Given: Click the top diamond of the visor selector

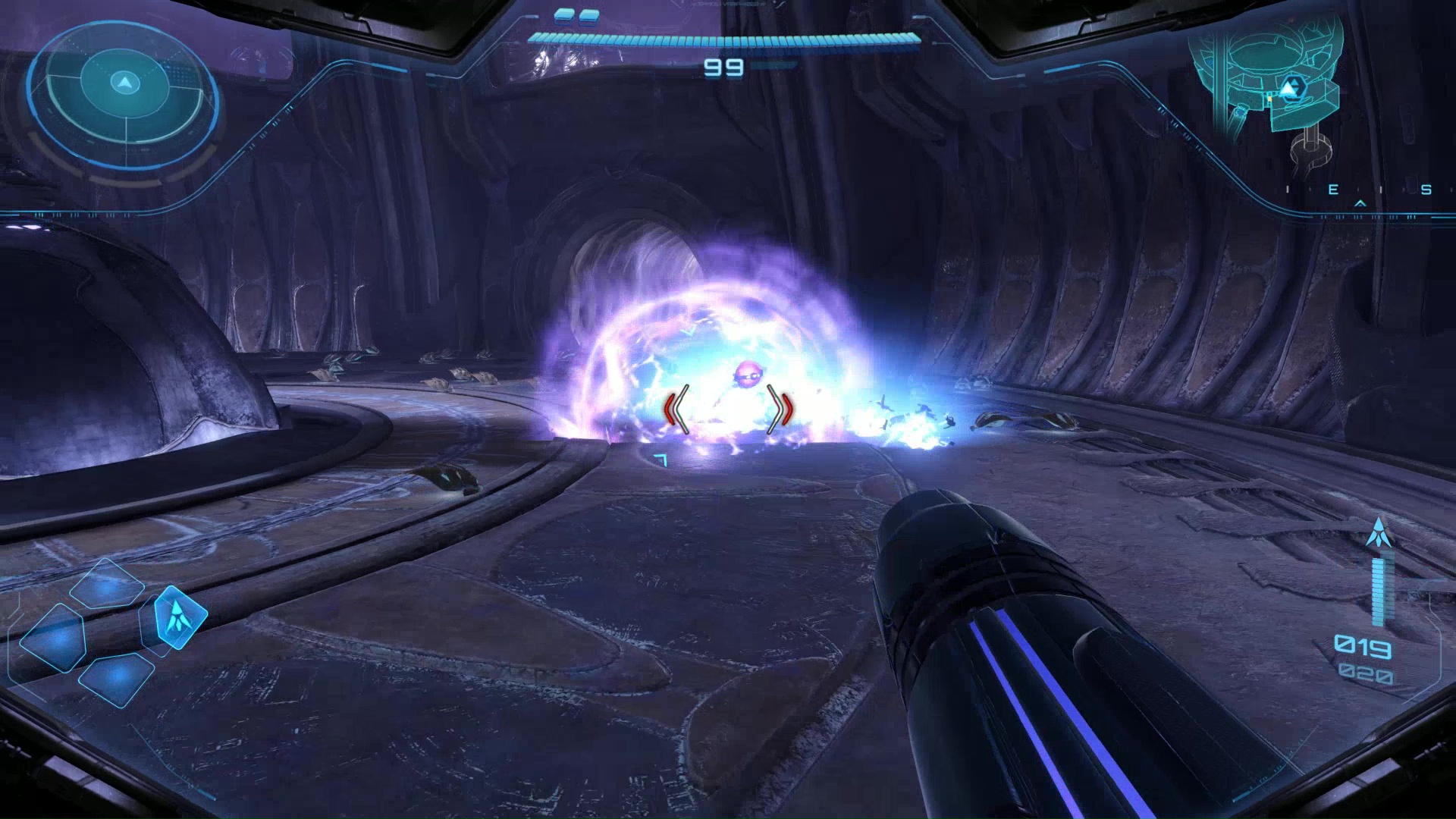Looking at the screenshot, I should click(106, 584).
